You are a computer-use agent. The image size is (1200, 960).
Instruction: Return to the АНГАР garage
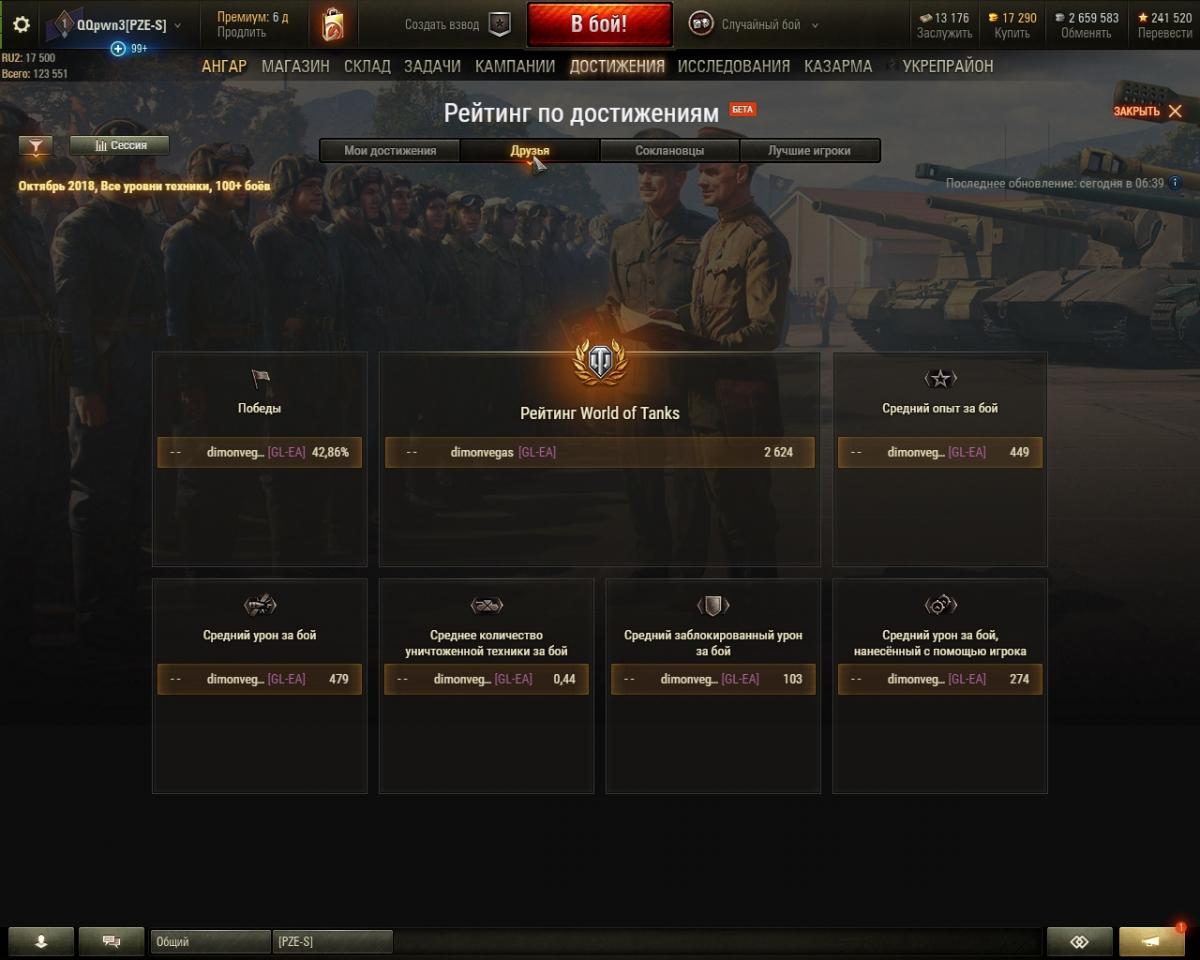[224, 66]
